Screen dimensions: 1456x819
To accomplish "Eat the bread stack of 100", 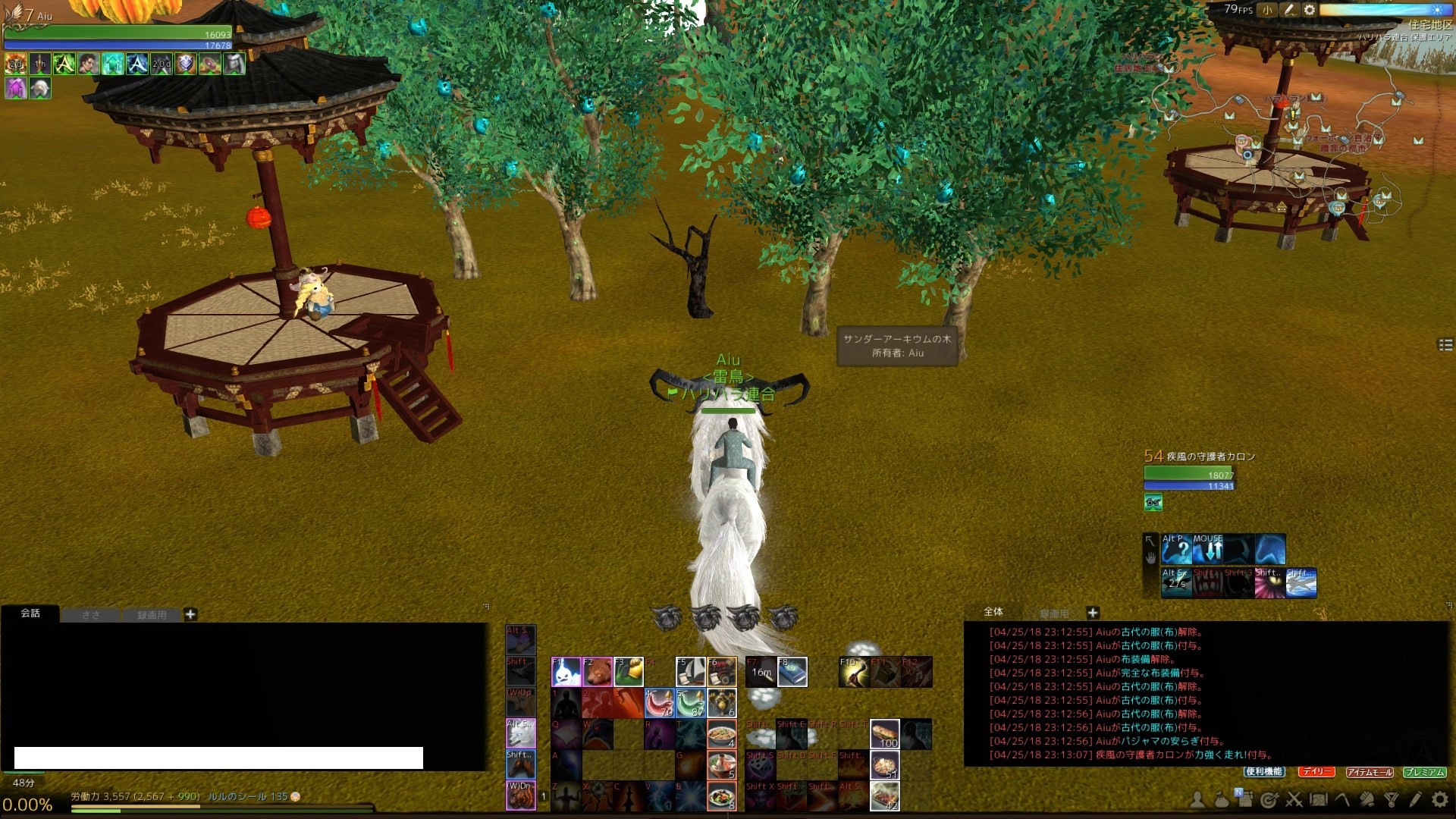I will coord(884,734).
